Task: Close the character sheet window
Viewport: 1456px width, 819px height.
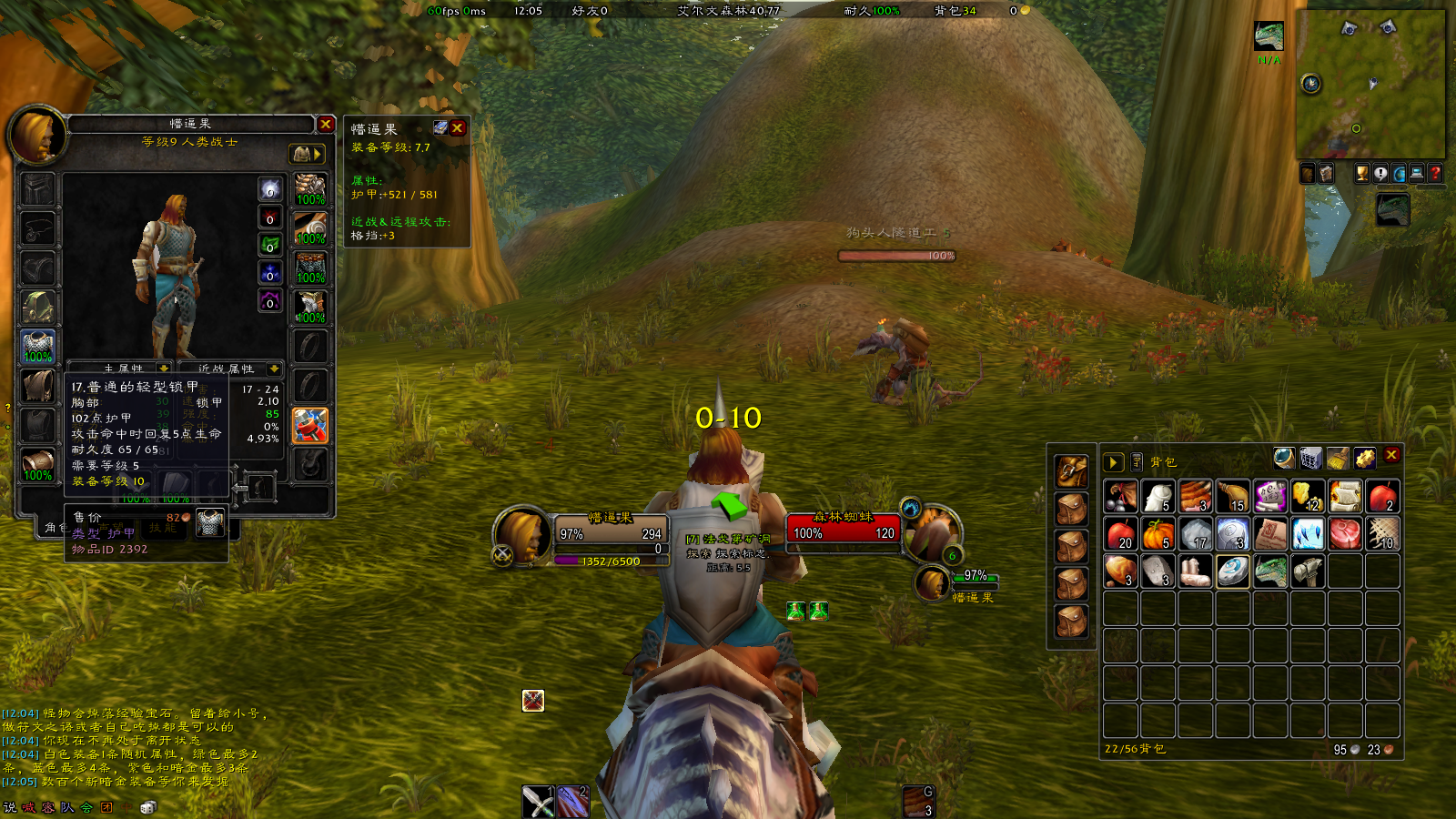Action: pyautogui.click(x=325, y=124)
